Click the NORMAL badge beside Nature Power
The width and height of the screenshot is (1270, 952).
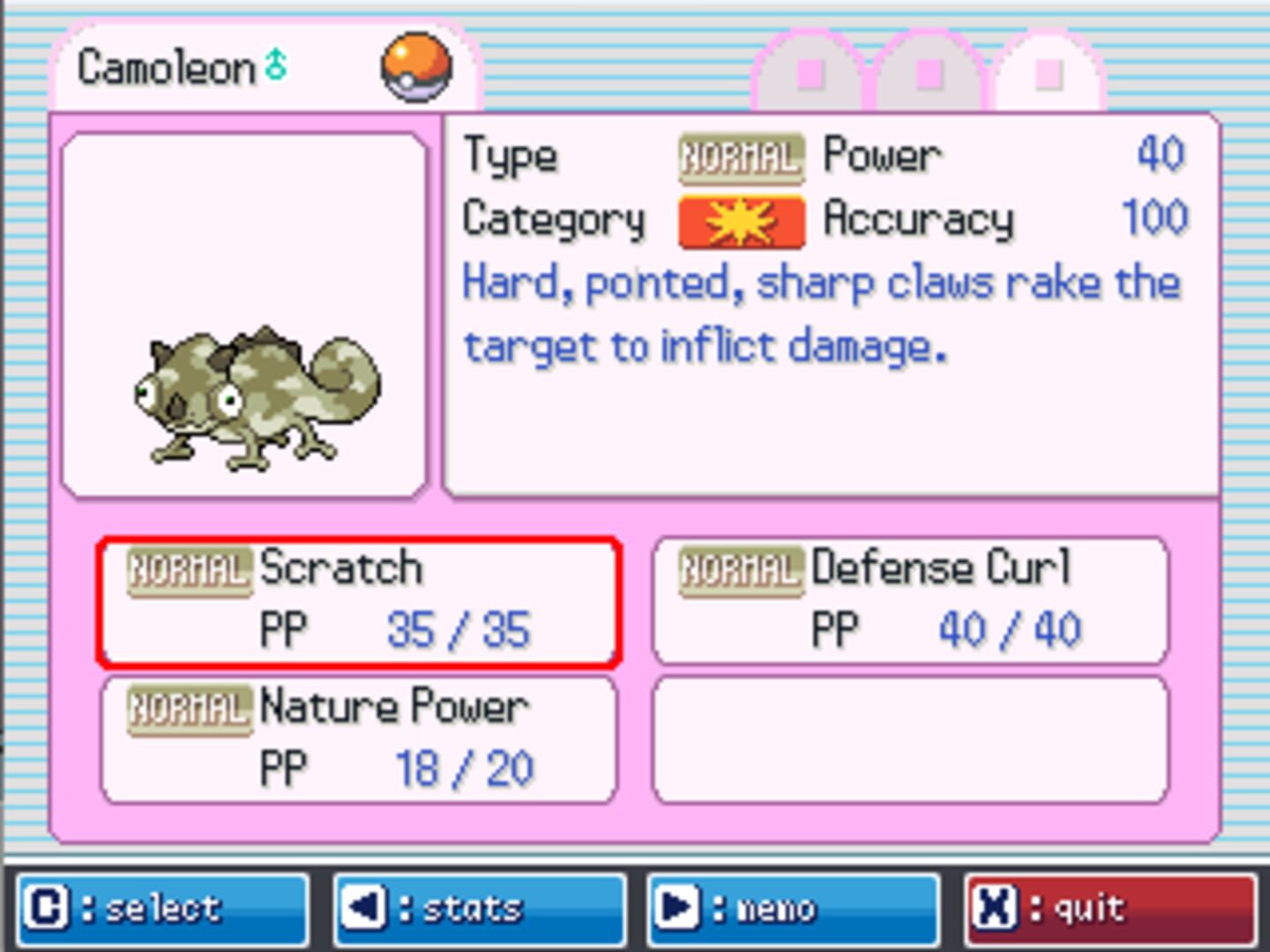[x=188, y=706]
